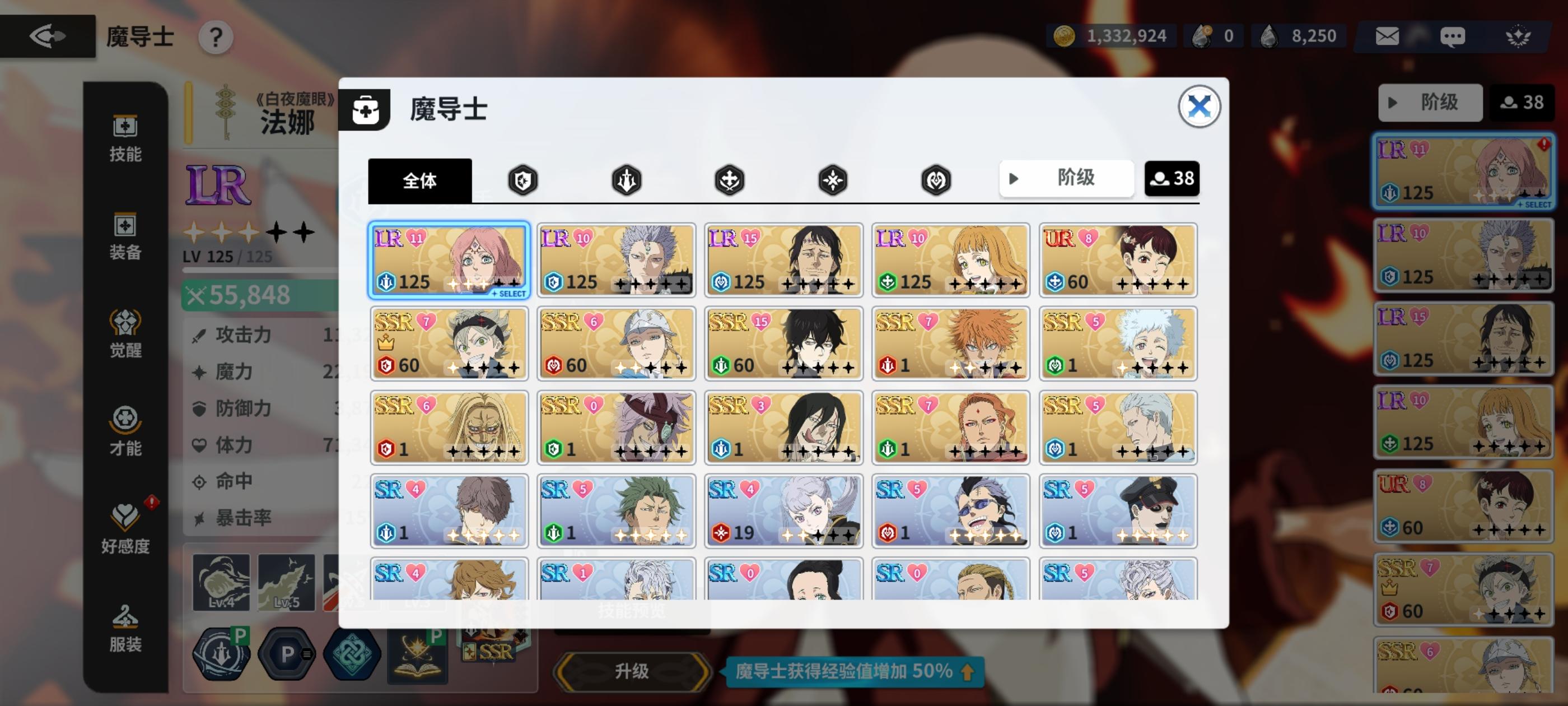This screenshot has height=706, width=1568.
Task: Open the 装备 equipment panel
Action: [125, 238]
